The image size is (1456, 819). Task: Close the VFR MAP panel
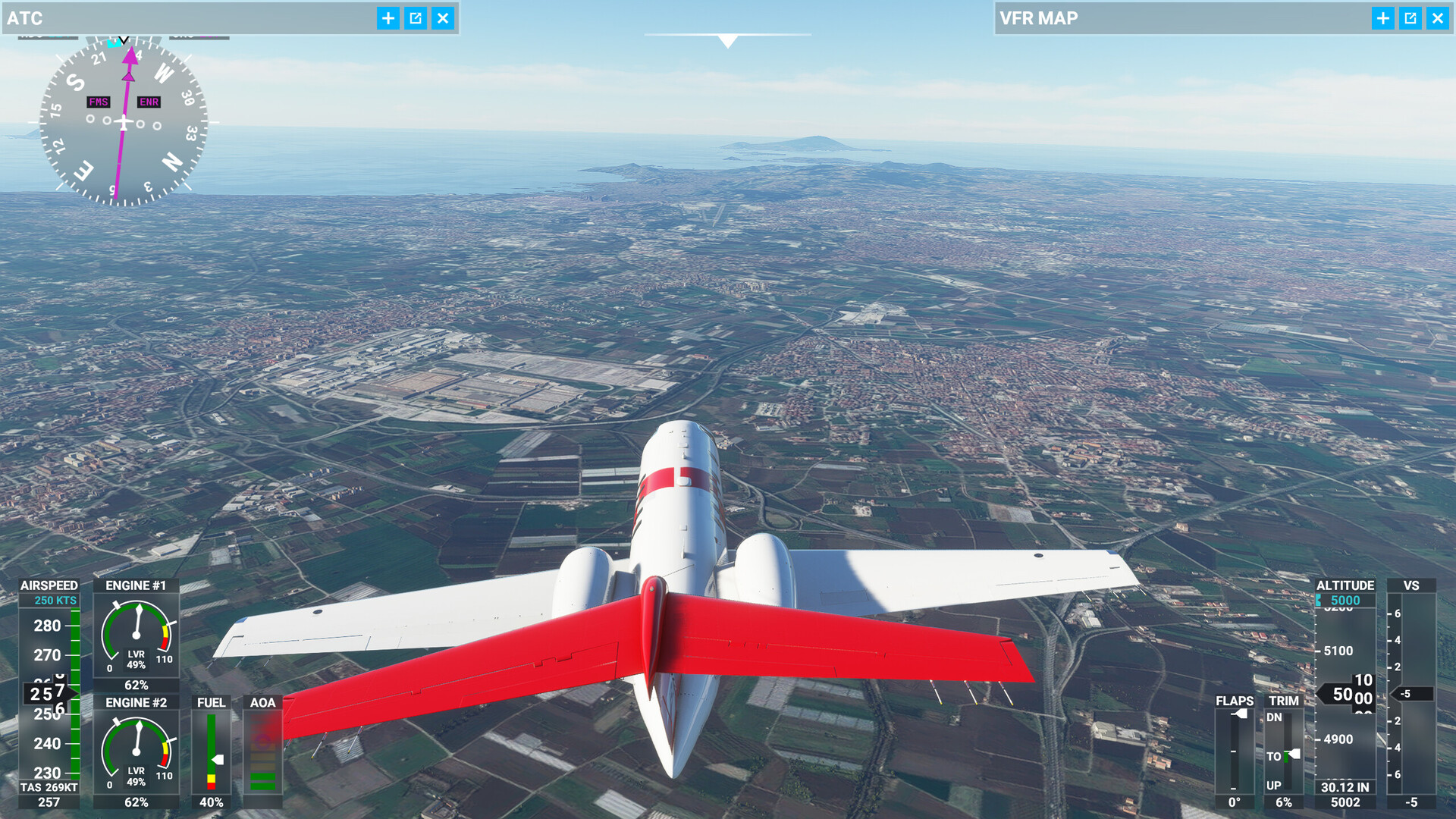click(1438, 18)
